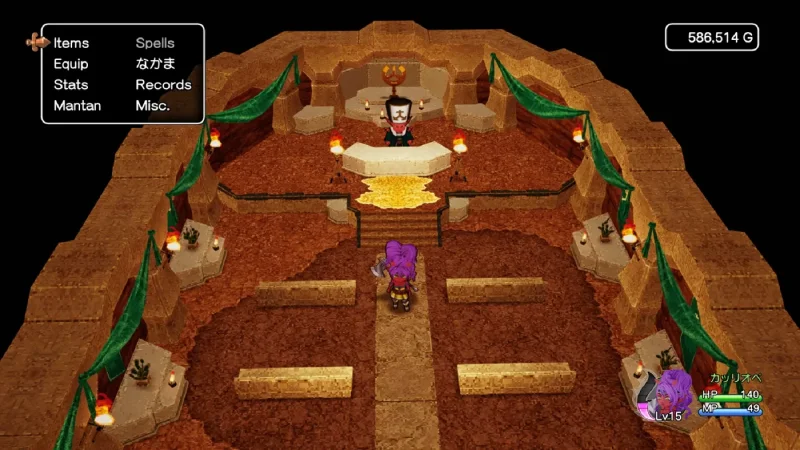Show the Stats screen
Viewport: 800px width, 450px height.
pos(71,85)
